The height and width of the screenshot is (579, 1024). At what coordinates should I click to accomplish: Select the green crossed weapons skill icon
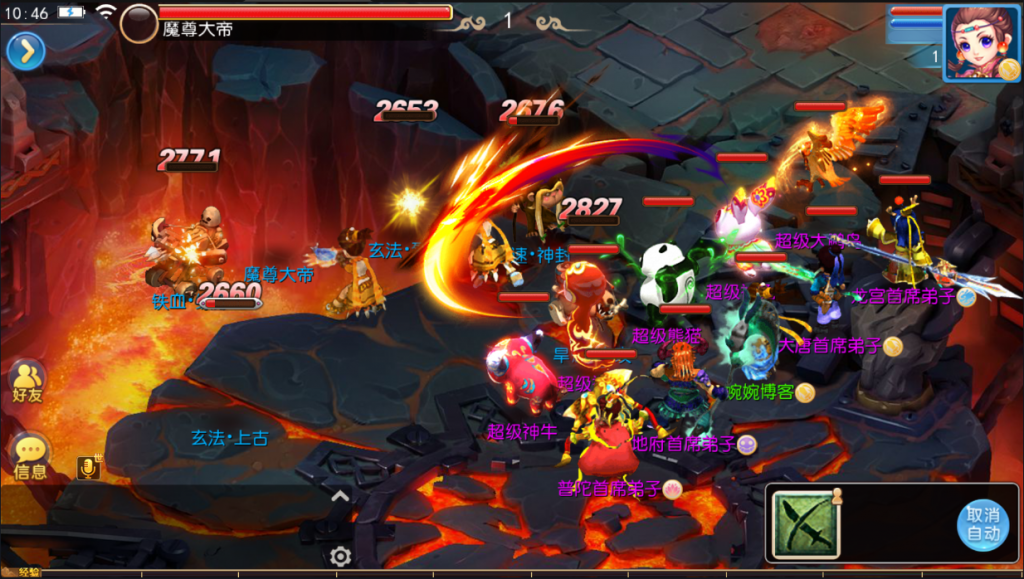point(805,523)
